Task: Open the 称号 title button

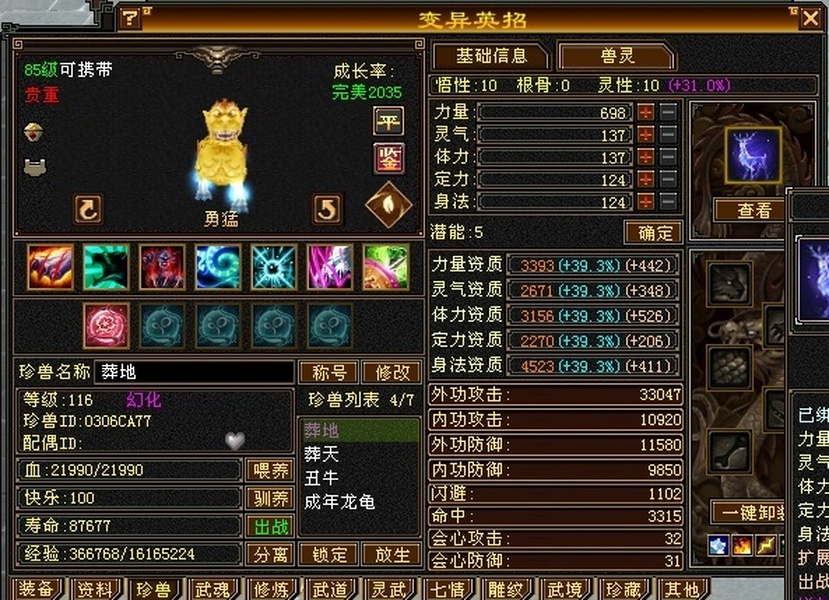Action: (328, 372)
